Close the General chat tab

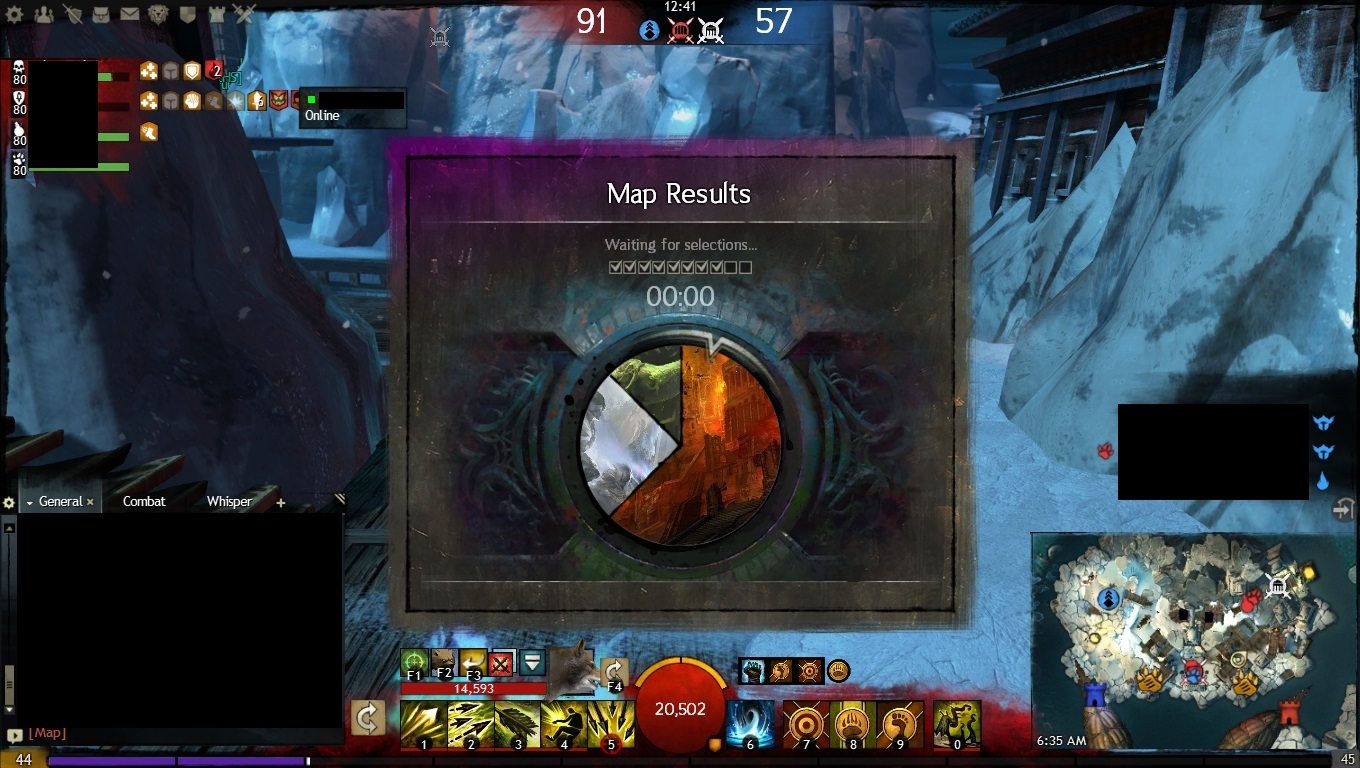pos(90,502)
